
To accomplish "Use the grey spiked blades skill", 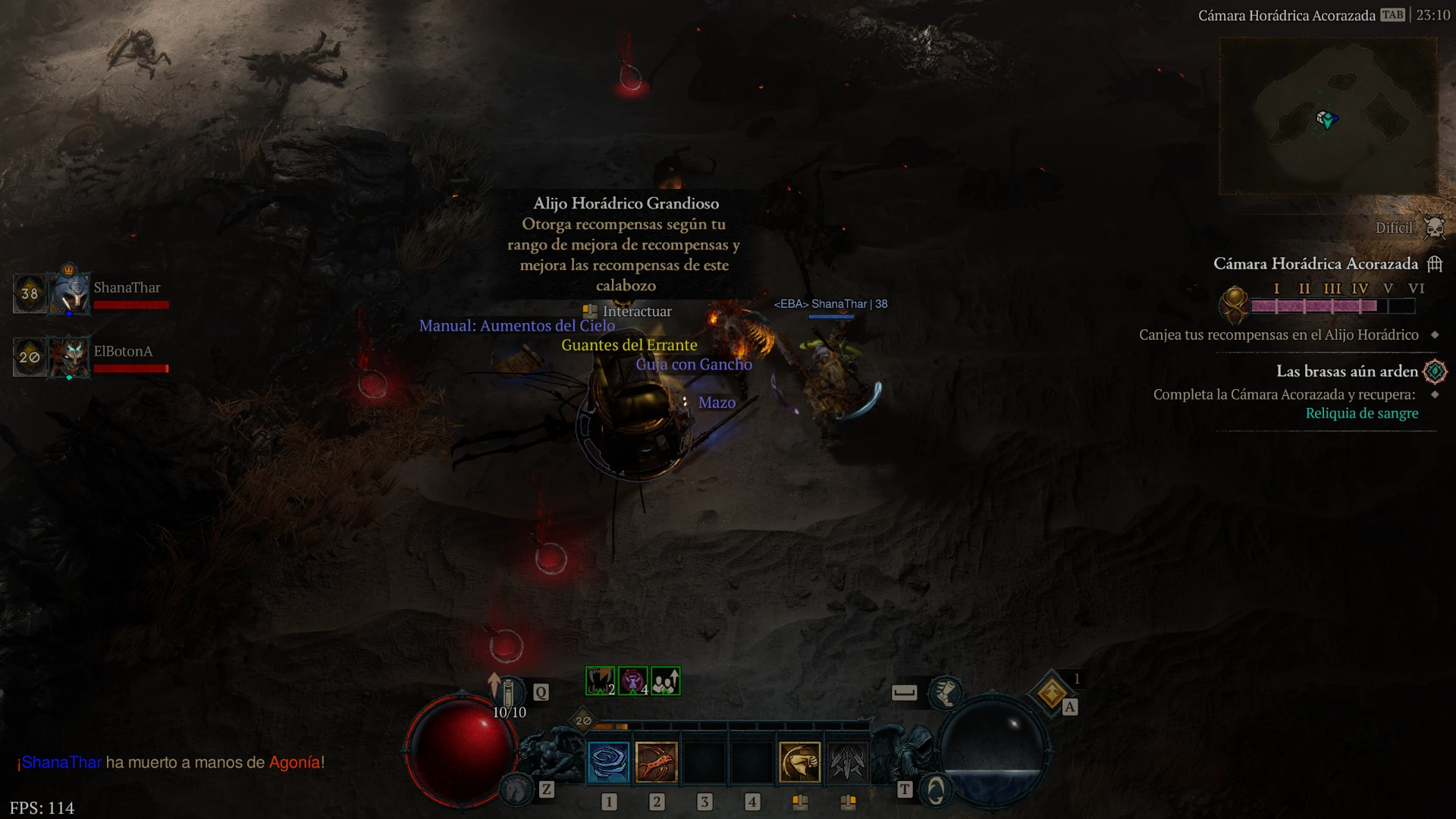I will pos(847,762).
